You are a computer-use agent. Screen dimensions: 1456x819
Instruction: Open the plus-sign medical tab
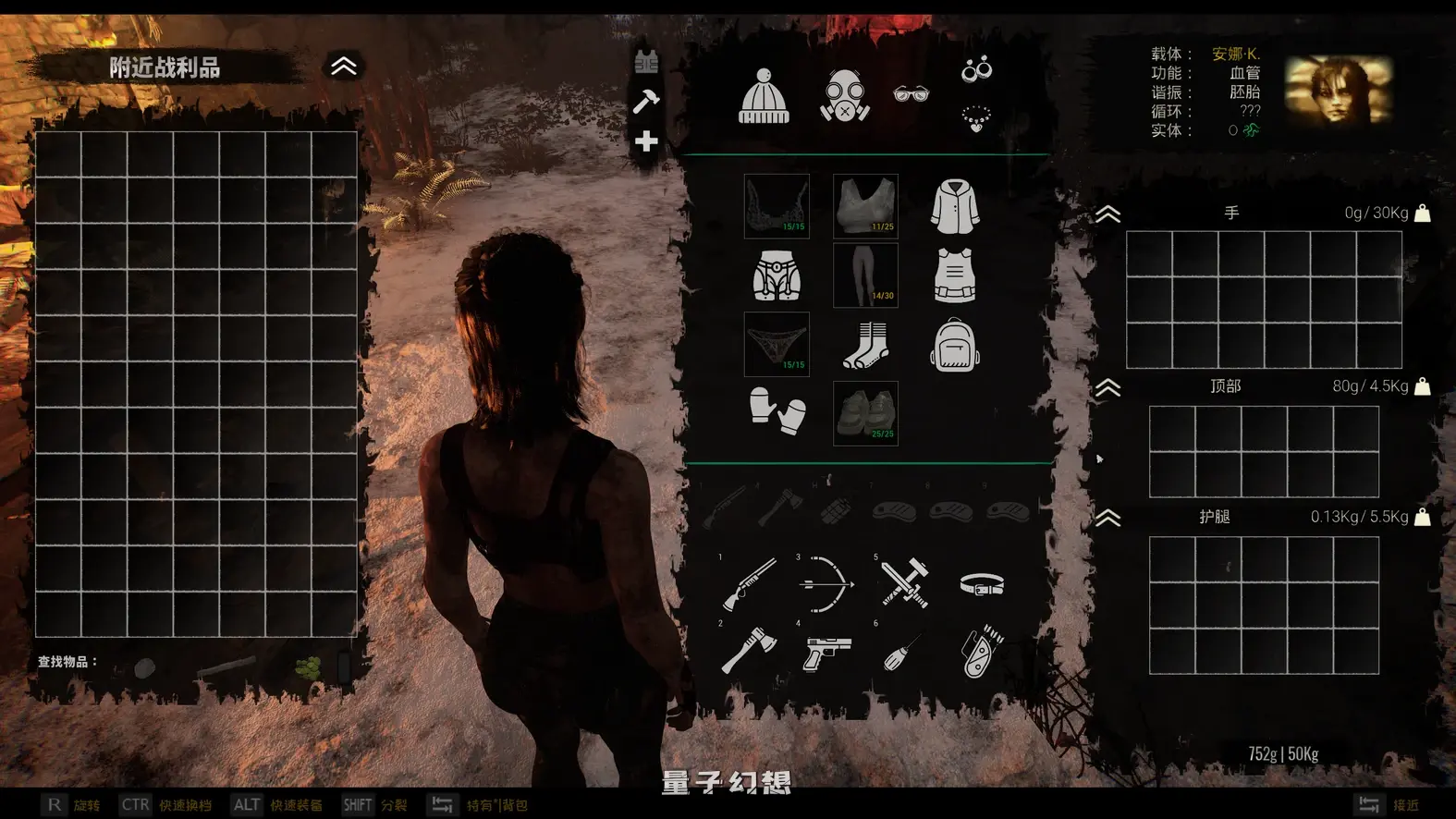pos(646,141)
